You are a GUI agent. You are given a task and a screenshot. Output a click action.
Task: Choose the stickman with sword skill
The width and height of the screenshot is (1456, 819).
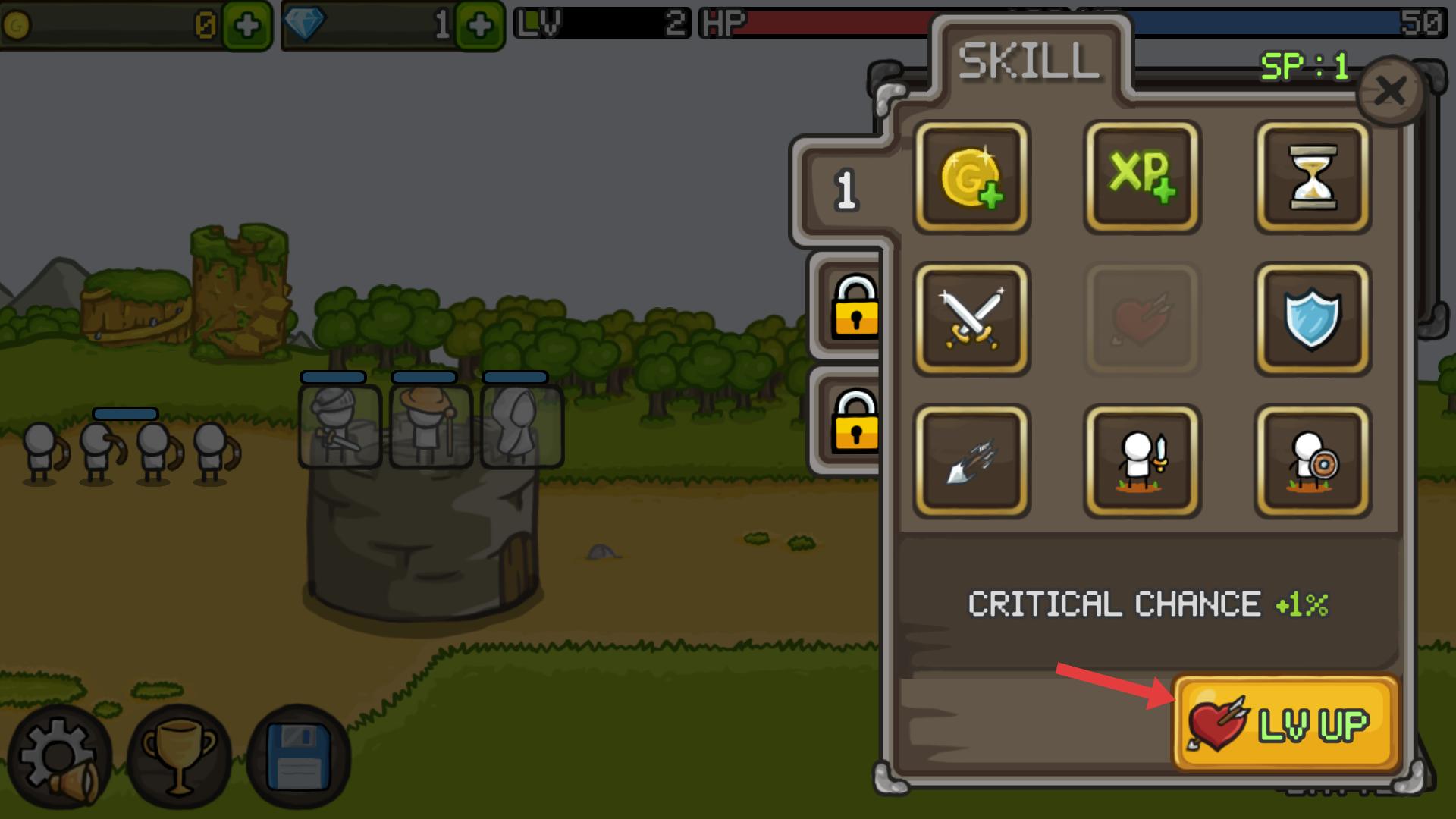pyautogui.click(x=1142, y=461)
